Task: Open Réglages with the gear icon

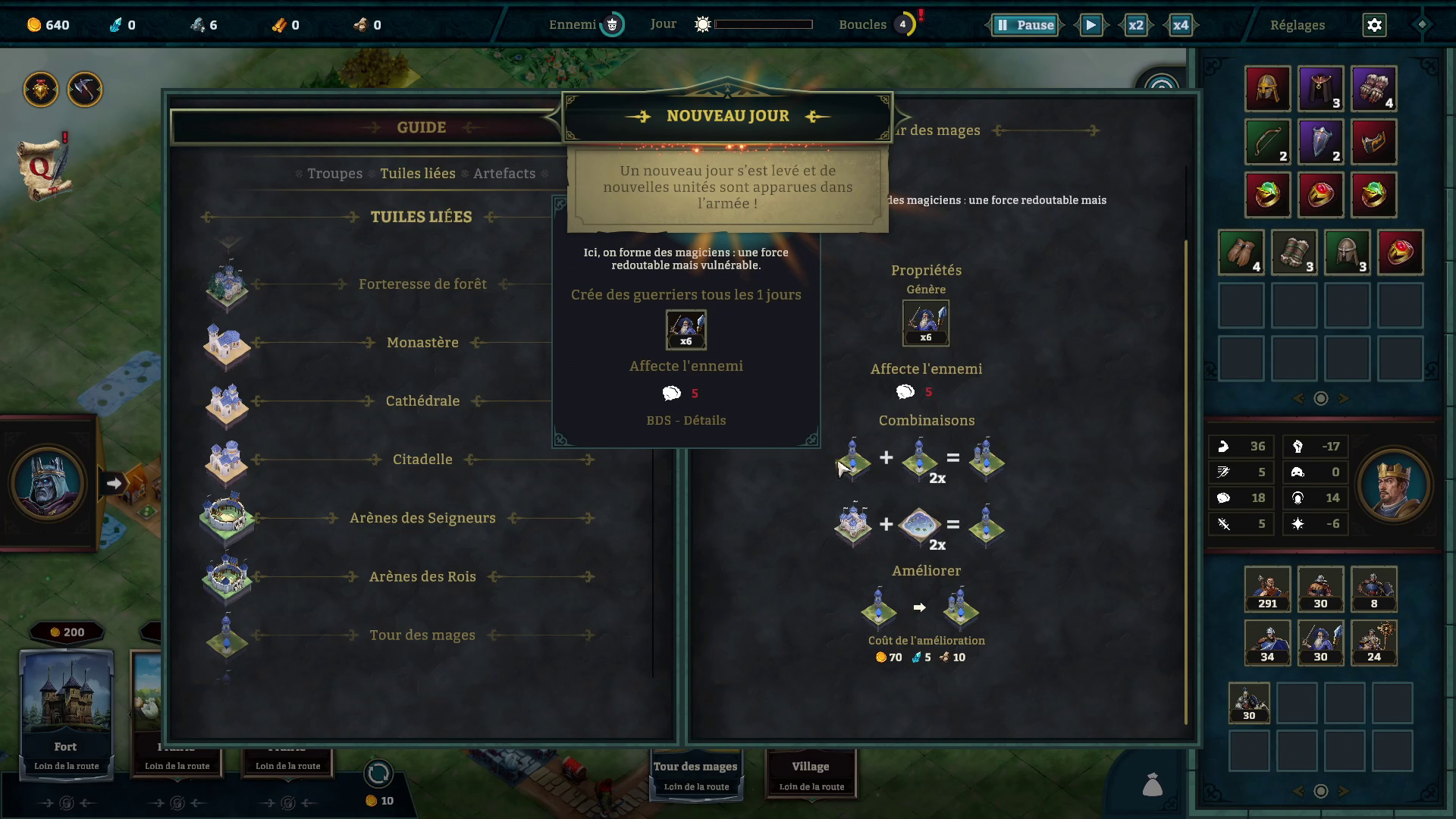Action: click(1374, 25)
